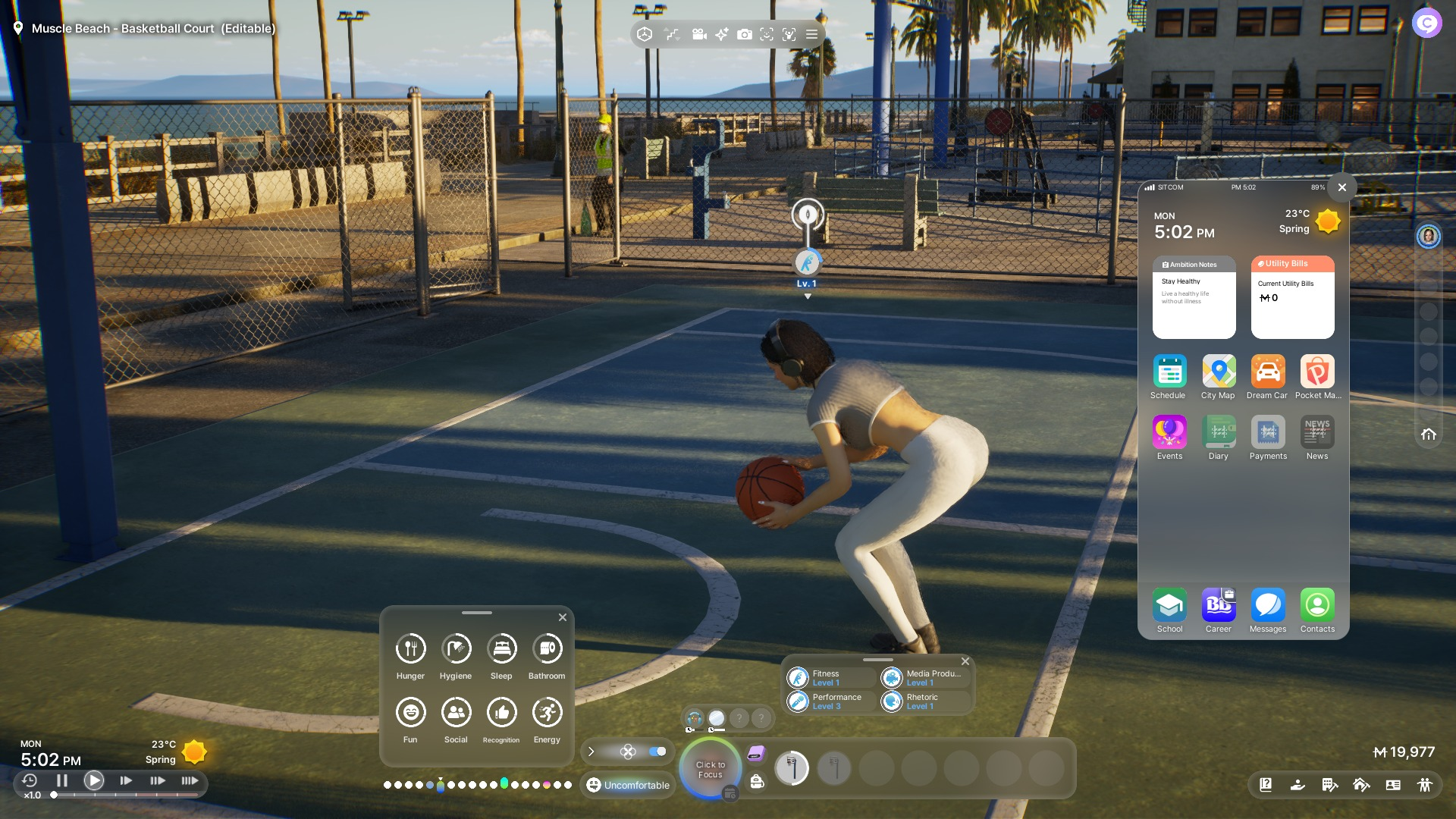Select the Energy need icon
1456x819 pixels.
[x=548, y=713]
